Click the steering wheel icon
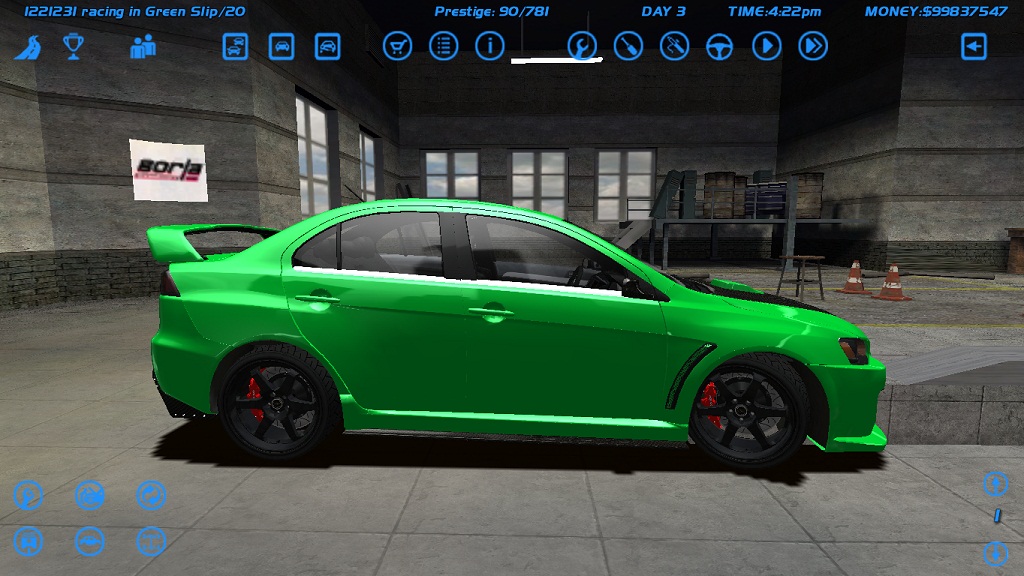The width and height of the screenshot is (1024, 576). click(720, 46)
